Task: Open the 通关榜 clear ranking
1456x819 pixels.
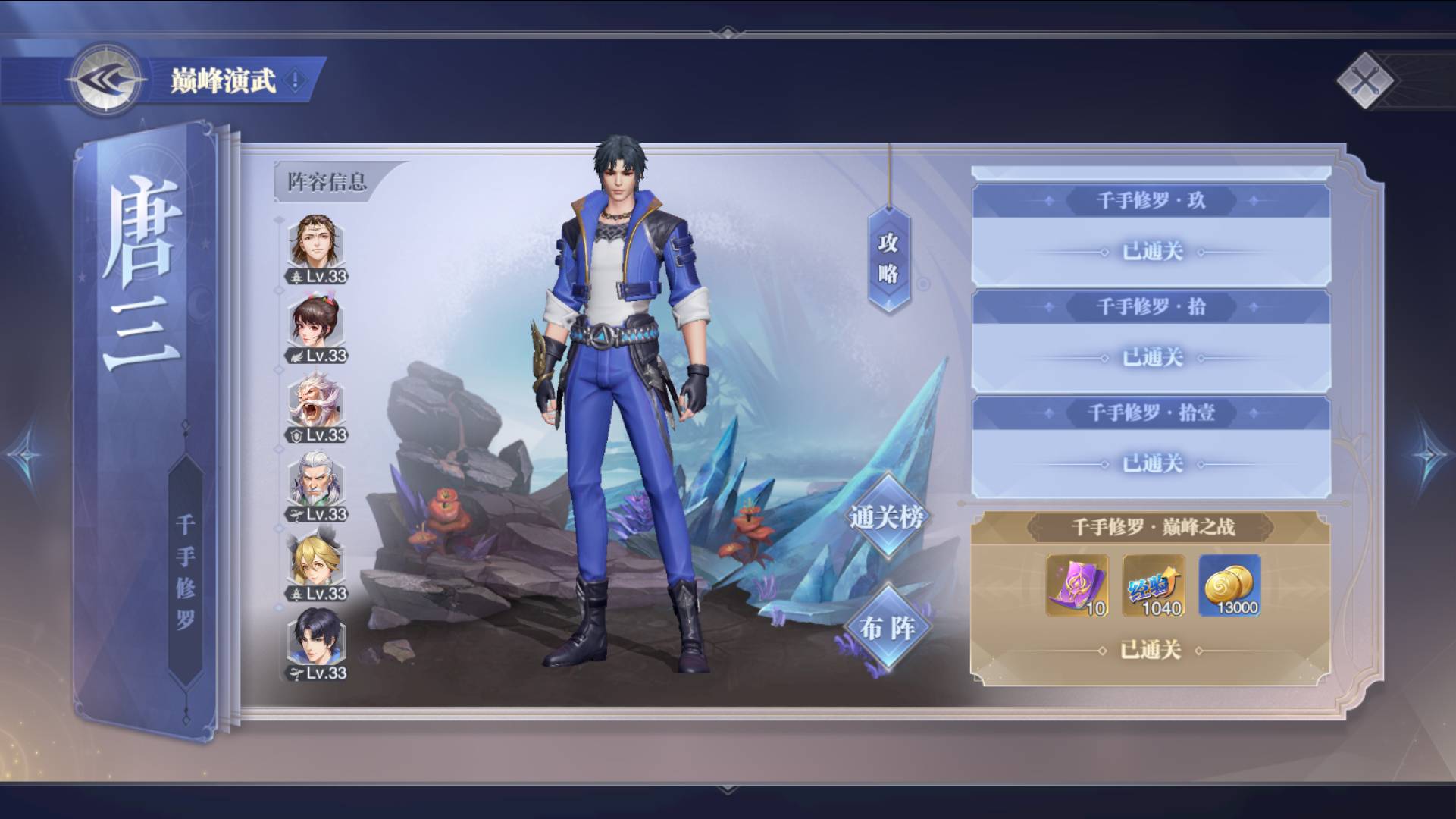Action: pyautogui.click(x=887, y=517)
